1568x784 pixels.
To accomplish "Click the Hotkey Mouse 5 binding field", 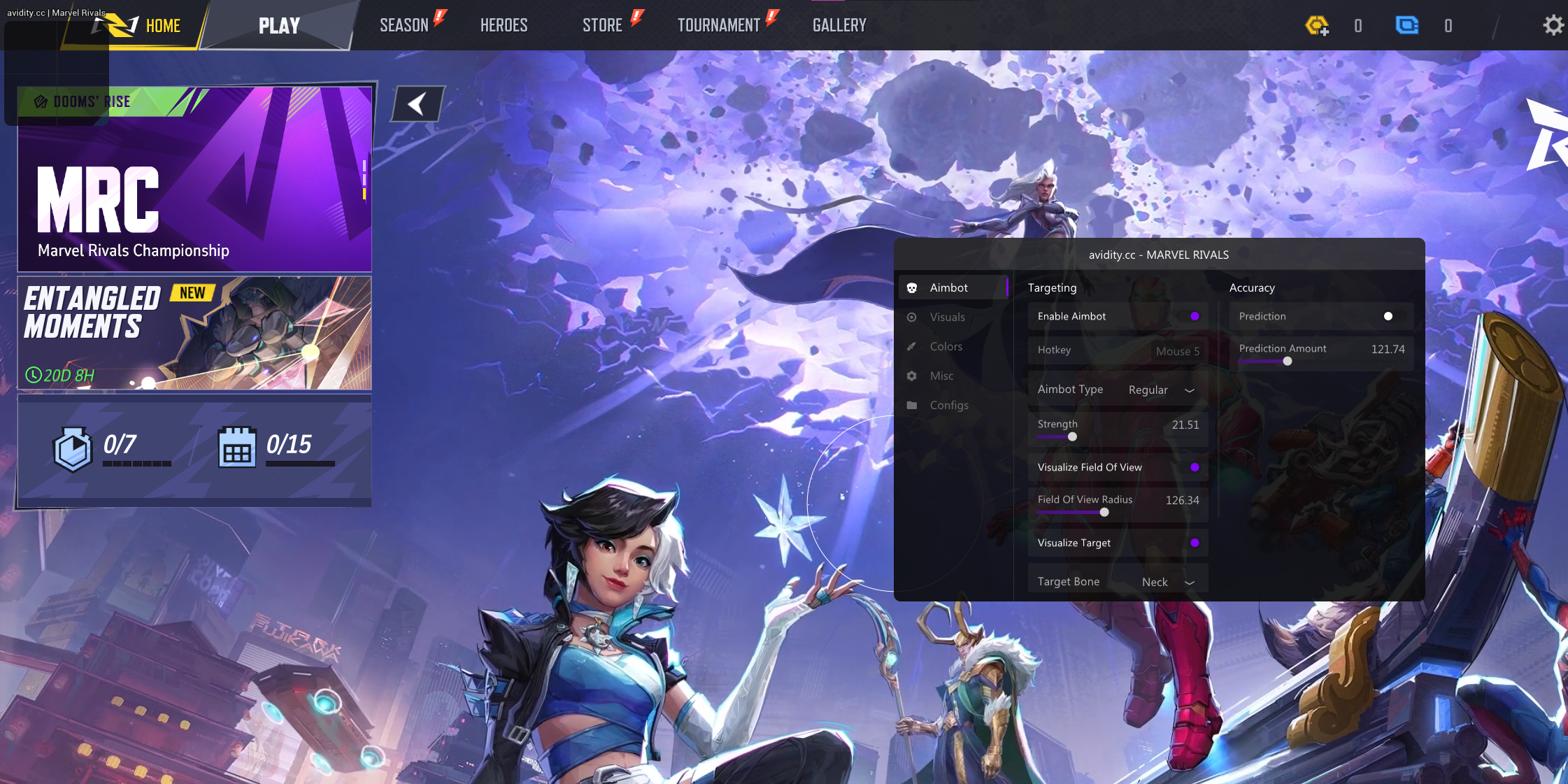I will pos(1177,351).
